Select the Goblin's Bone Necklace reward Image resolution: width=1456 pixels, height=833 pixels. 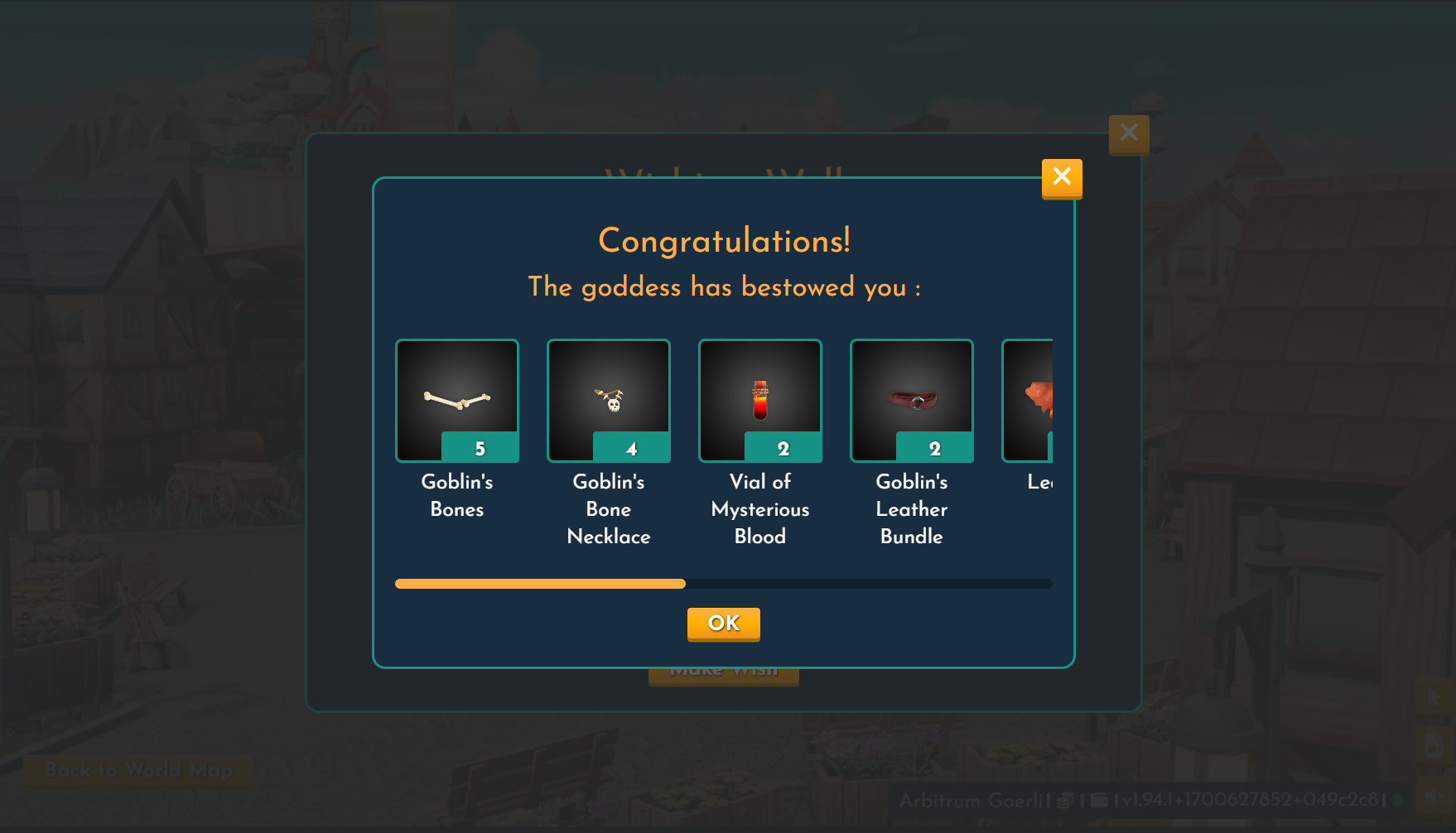click(x=609, y=401)
